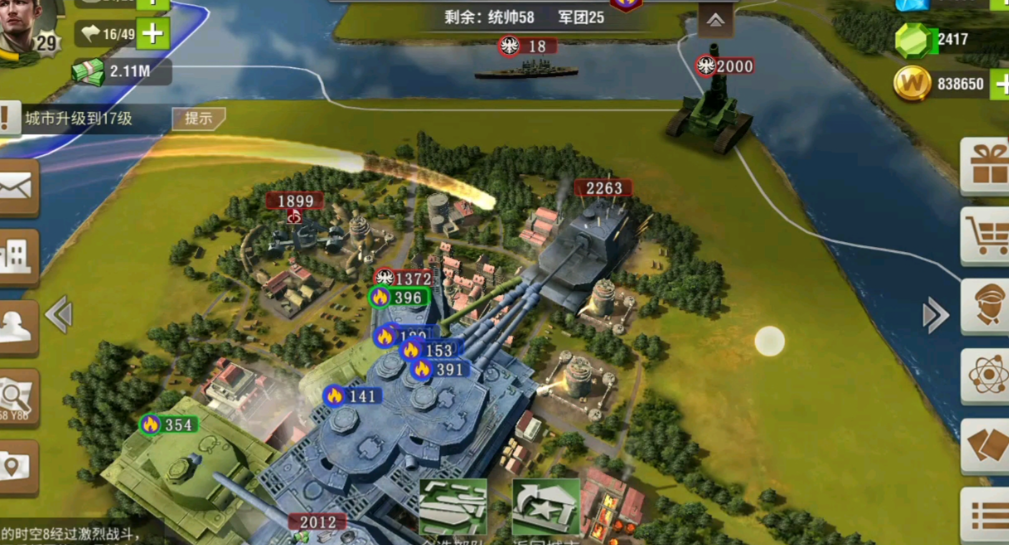1009x545 pixels.
Task: Open the list menu icon
Action: (988, 515)
